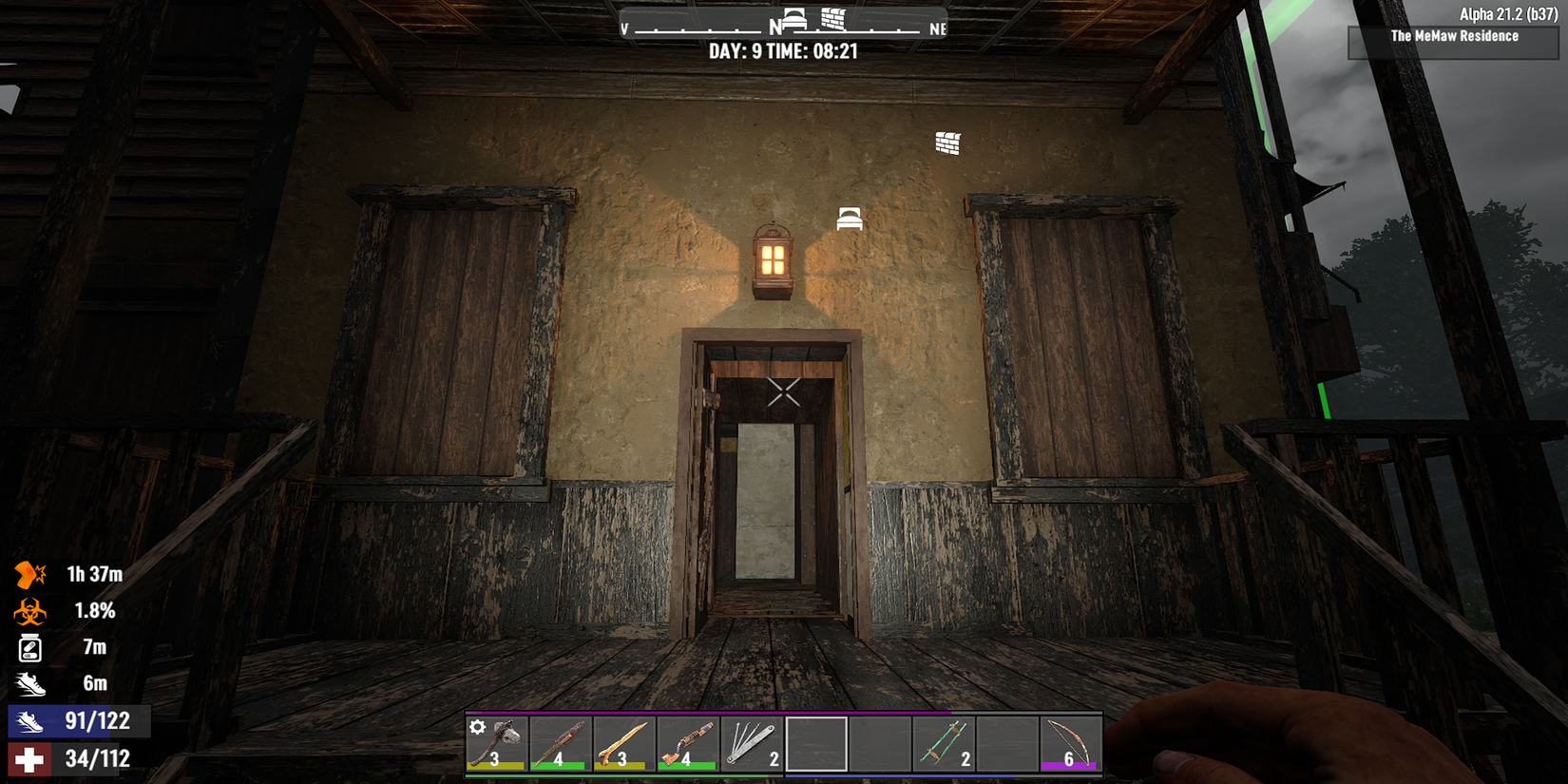Screen dimensions: 1568x784
Task: Click the bed waypoint marker on the wall
Action: pyautogui.click(x=848, y=217)
